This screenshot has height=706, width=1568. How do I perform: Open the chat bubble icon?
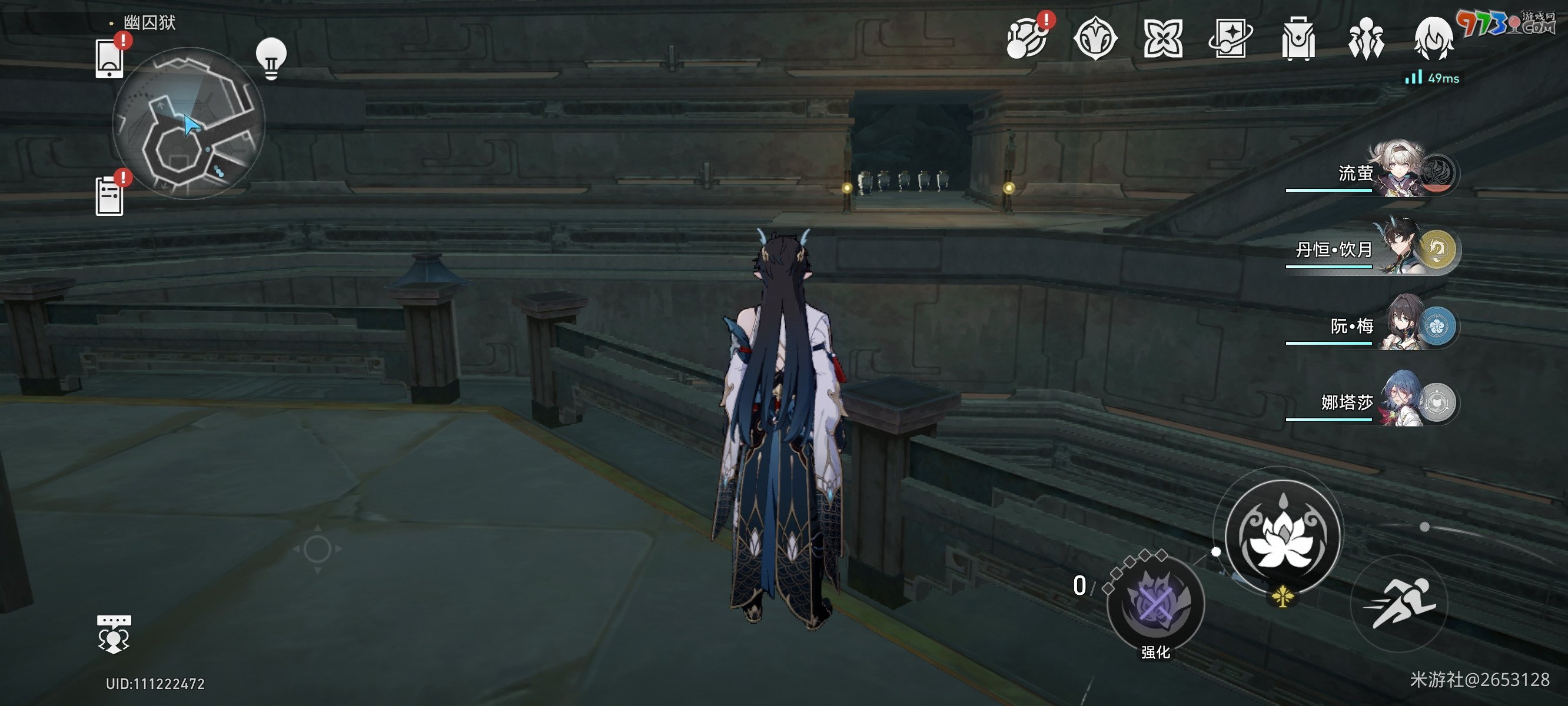(x=114, y=634)
